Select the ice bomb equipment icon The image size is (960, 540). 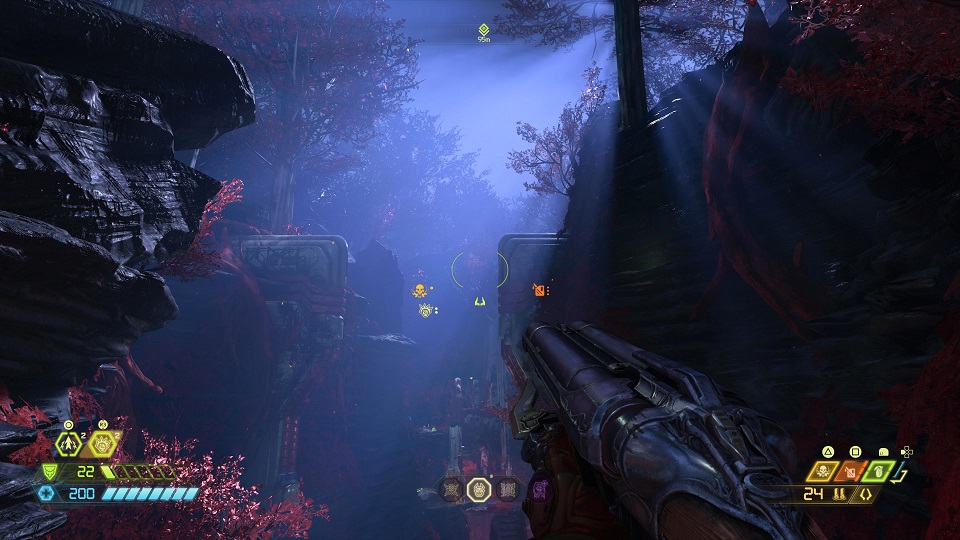point(103,446)
